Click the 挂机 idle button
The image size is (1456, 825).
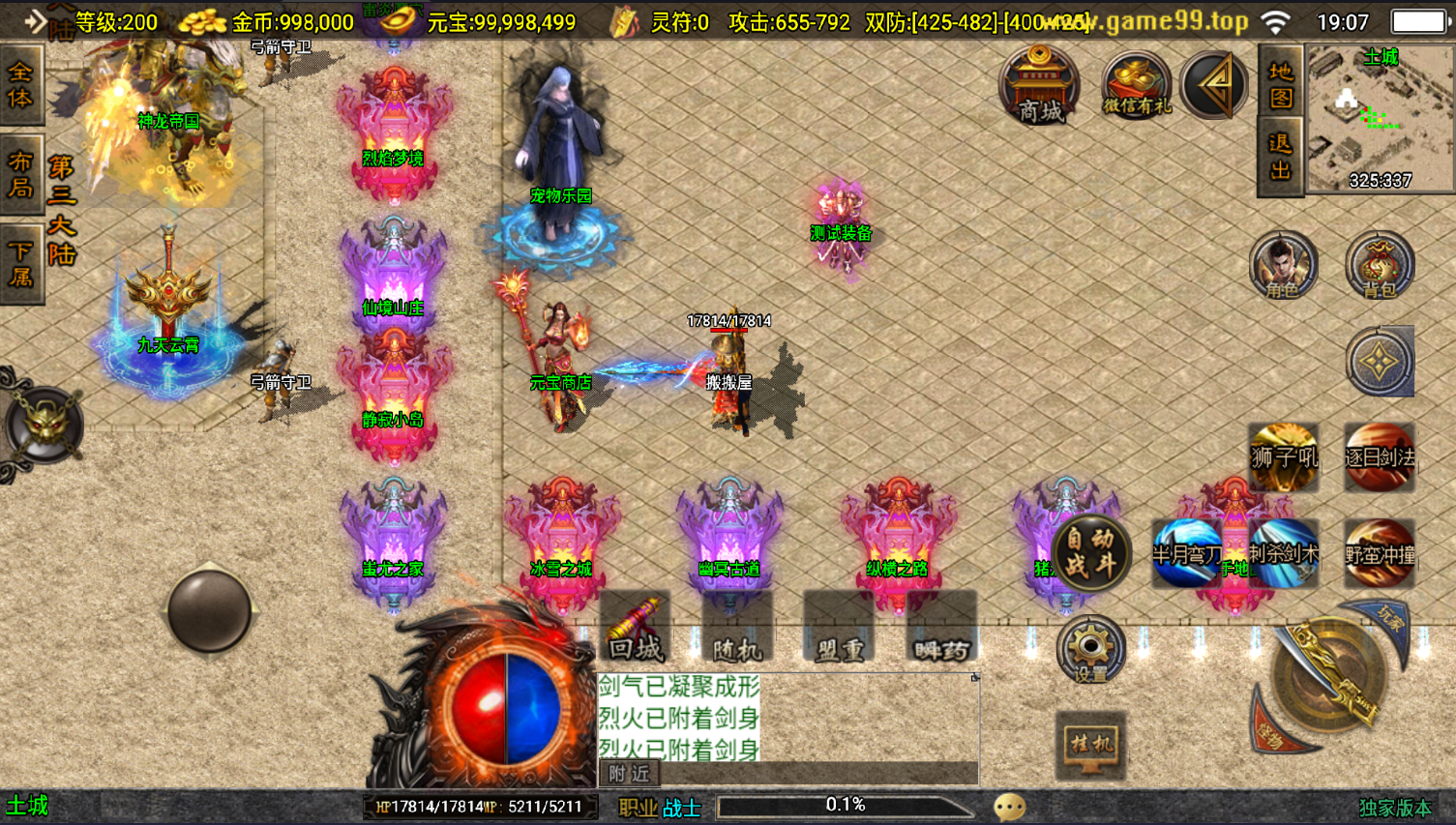1090,745
